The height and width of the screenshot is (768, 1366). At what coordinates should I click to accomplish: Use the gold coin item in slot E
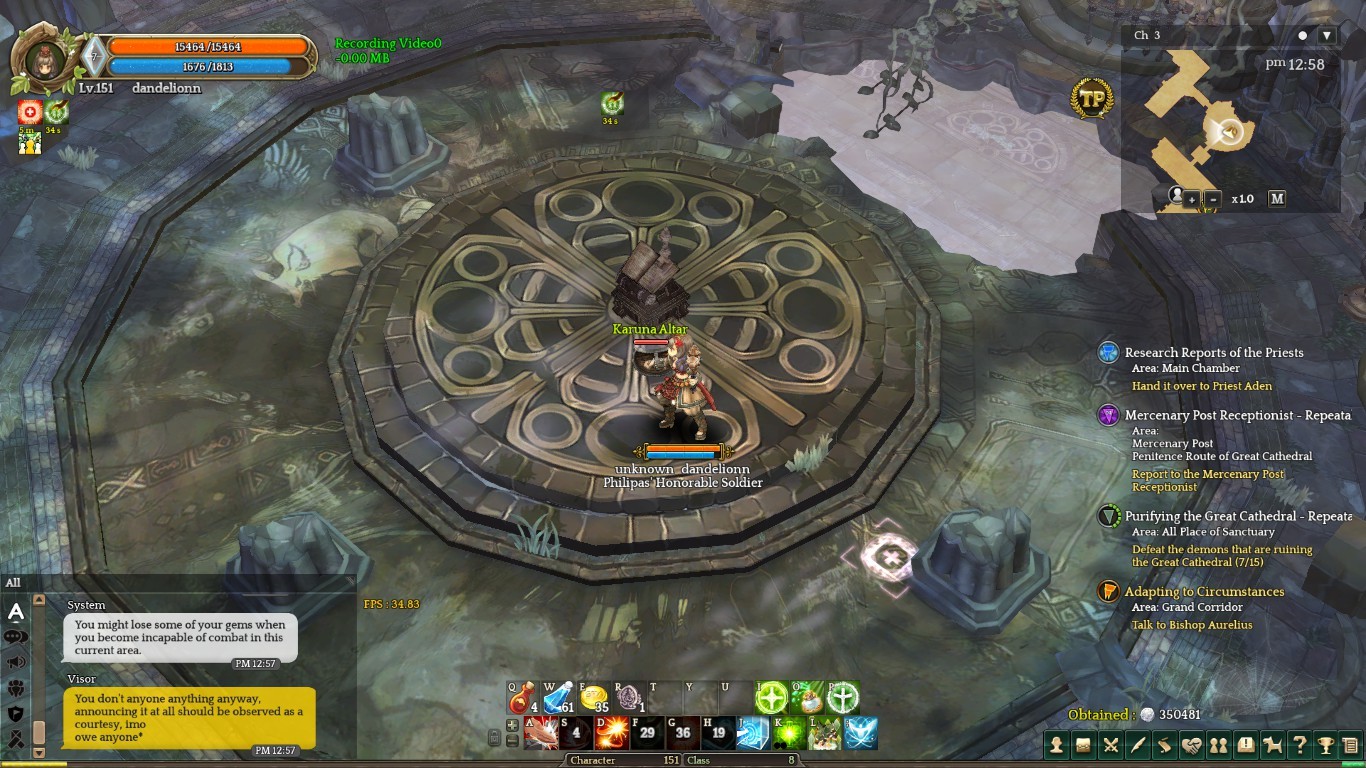click(593, 697)
